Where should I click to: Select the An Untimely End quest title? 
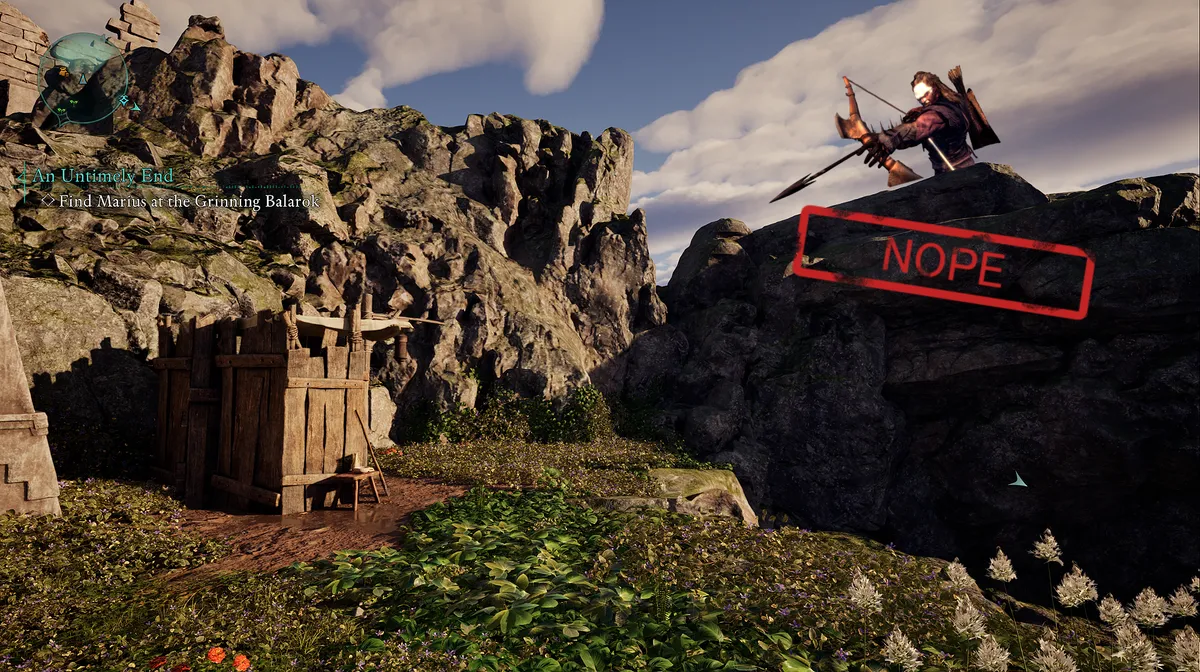[103, 176]
